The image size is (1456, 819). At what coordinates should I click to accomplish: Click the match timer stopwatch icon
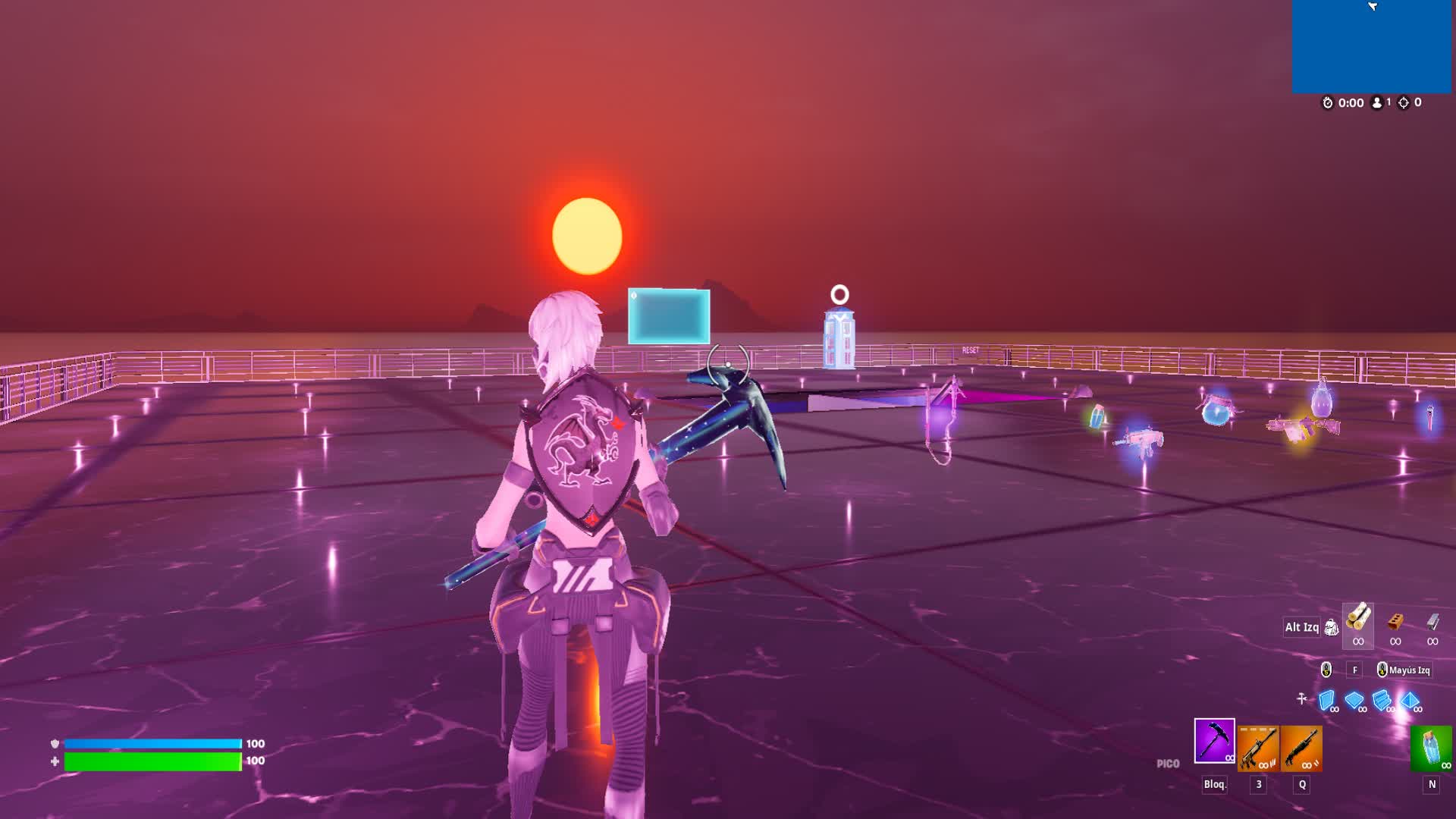tap(1328, 102)
